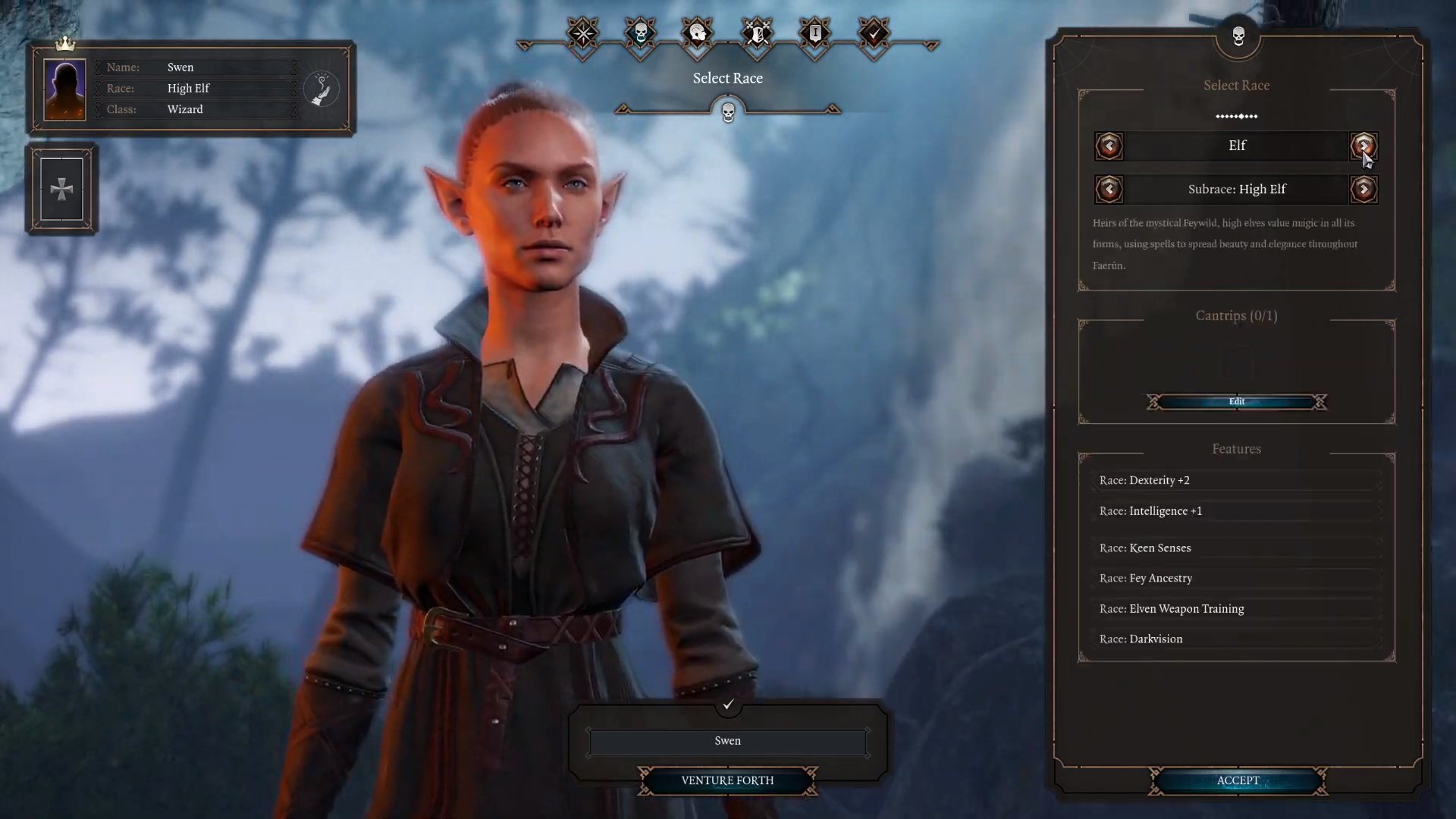Viewport: 1456px width, 819px height.
Task: Accept the selected race
Action: [1238, 780]
